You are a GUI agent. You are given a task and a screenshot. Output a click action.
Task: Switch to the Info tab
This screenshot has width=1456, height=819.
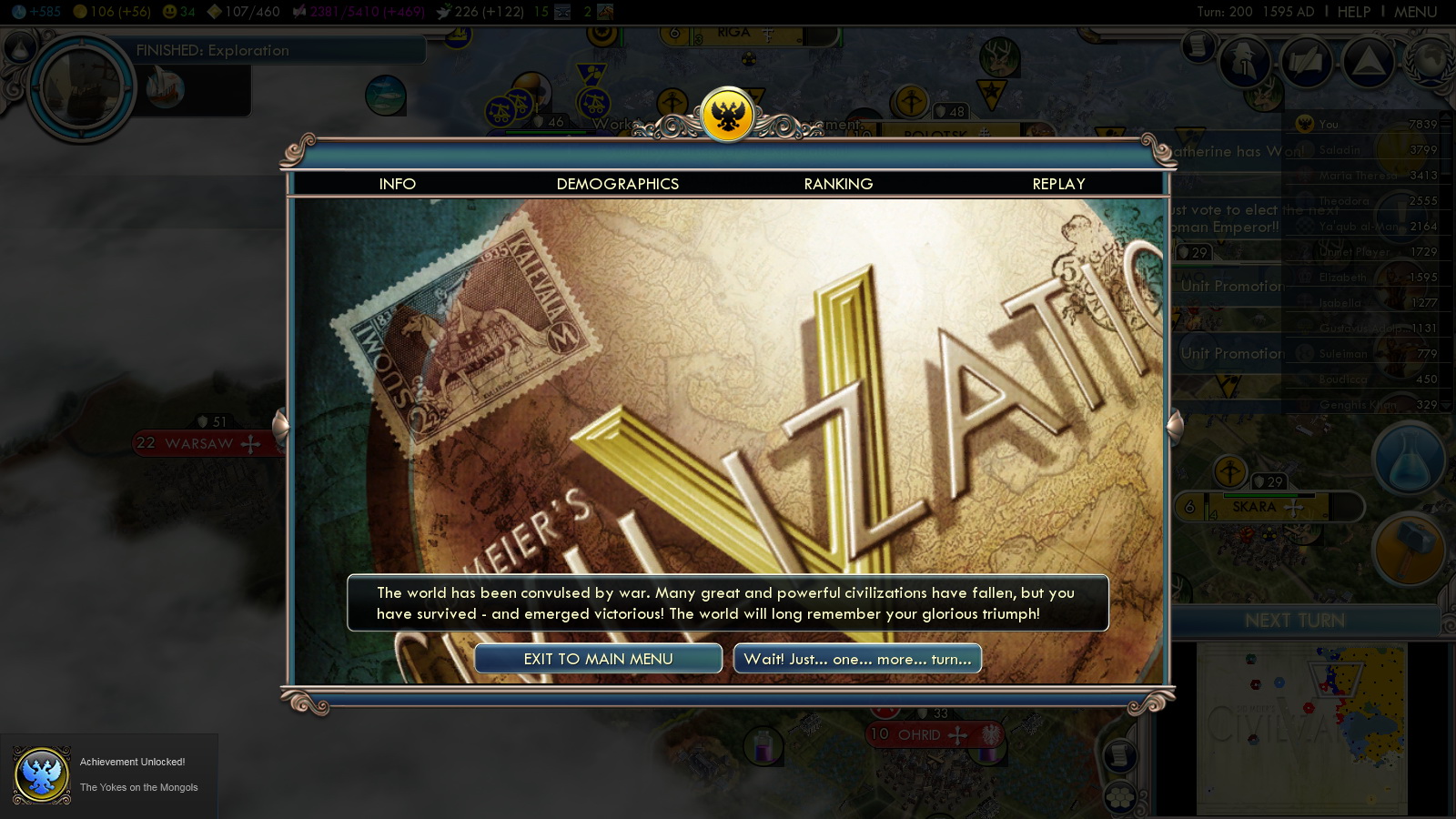tap(398, 184)
